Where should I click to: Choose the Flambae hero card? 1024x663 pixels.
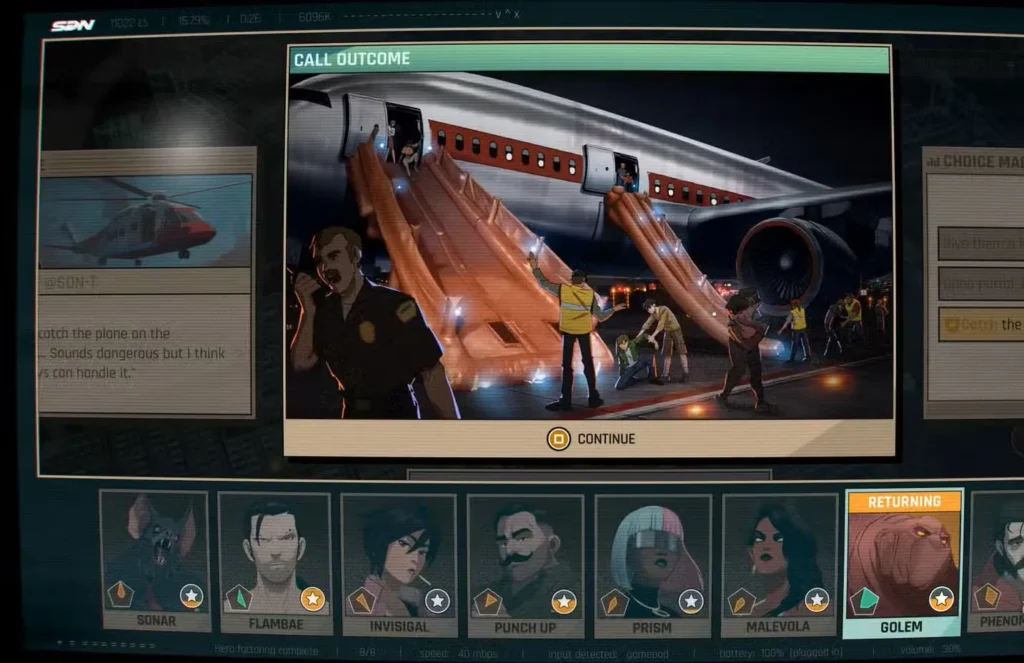coord(274,560)
